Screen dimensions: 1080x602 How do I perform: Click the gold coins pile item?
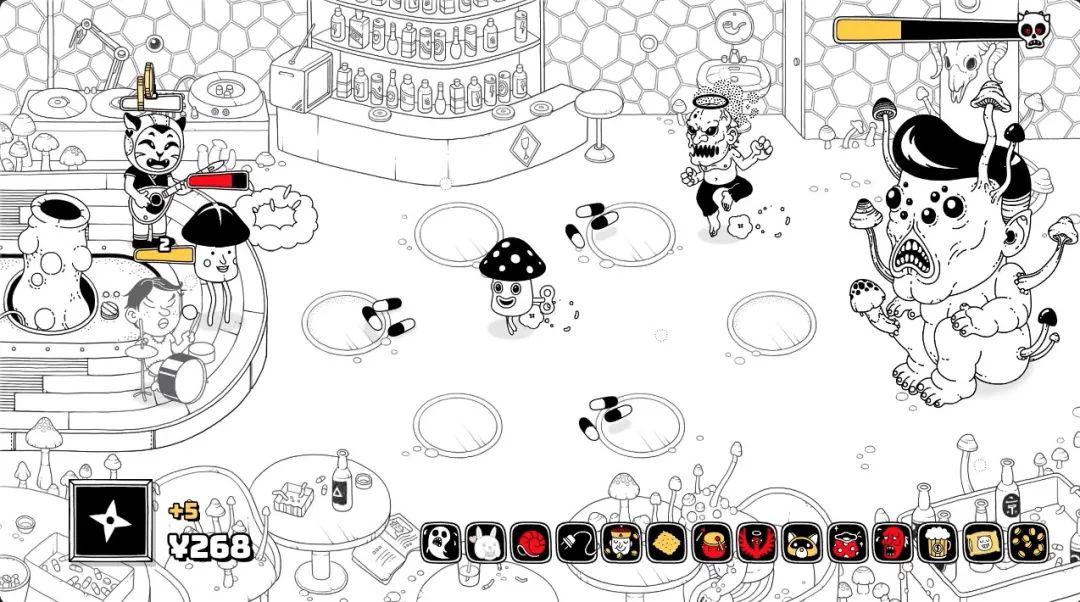coord(1027,543)
